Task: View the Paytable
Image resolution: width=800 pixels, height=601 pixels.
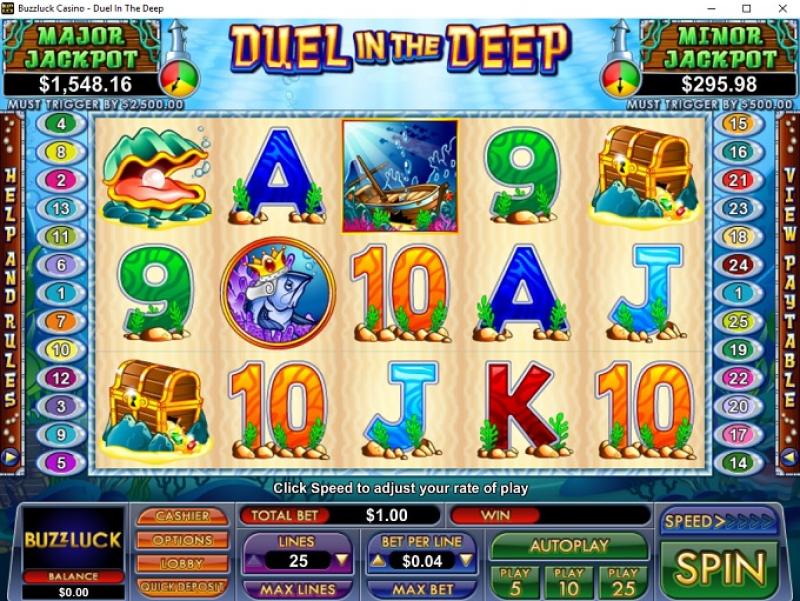Action: coord(790,290)
